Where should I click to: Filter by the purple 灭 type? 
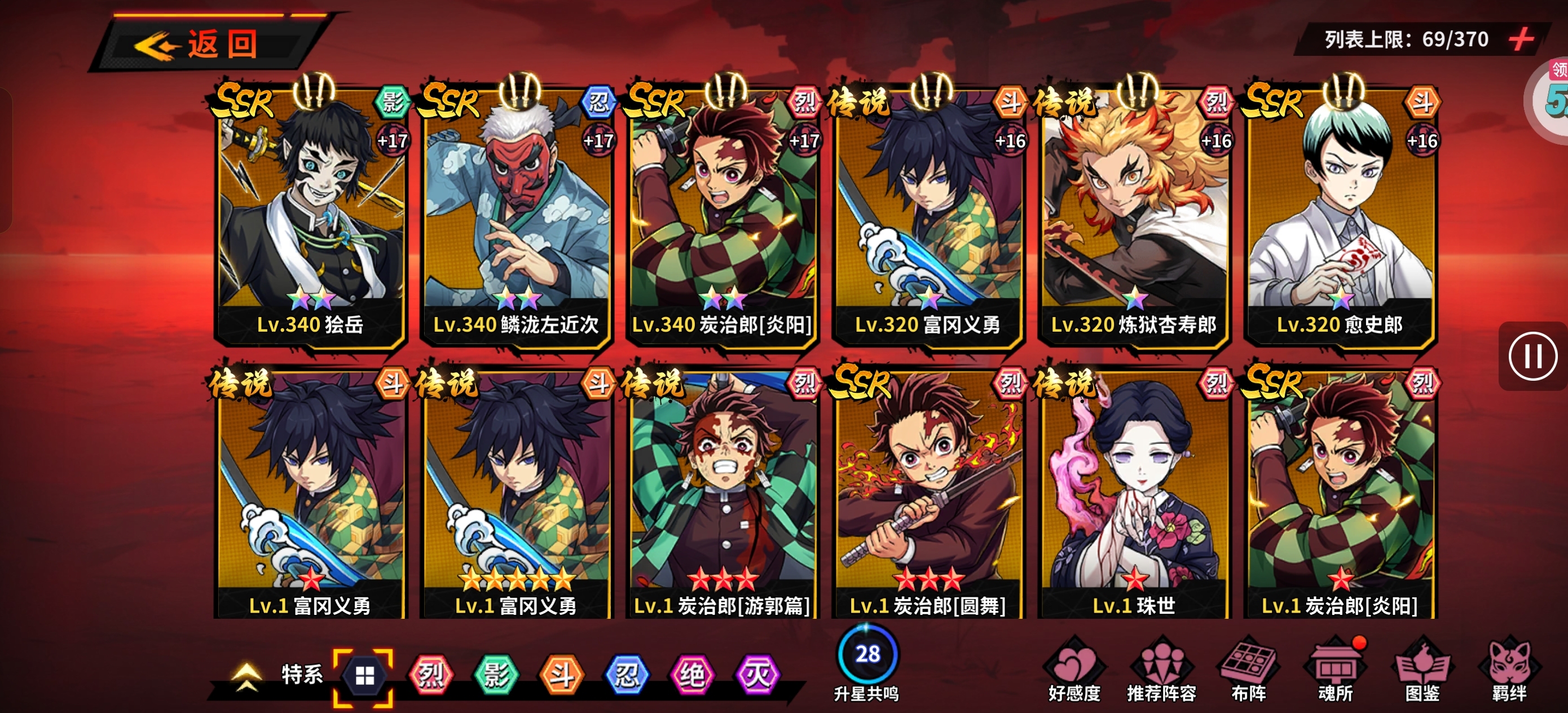pos(757,675)
